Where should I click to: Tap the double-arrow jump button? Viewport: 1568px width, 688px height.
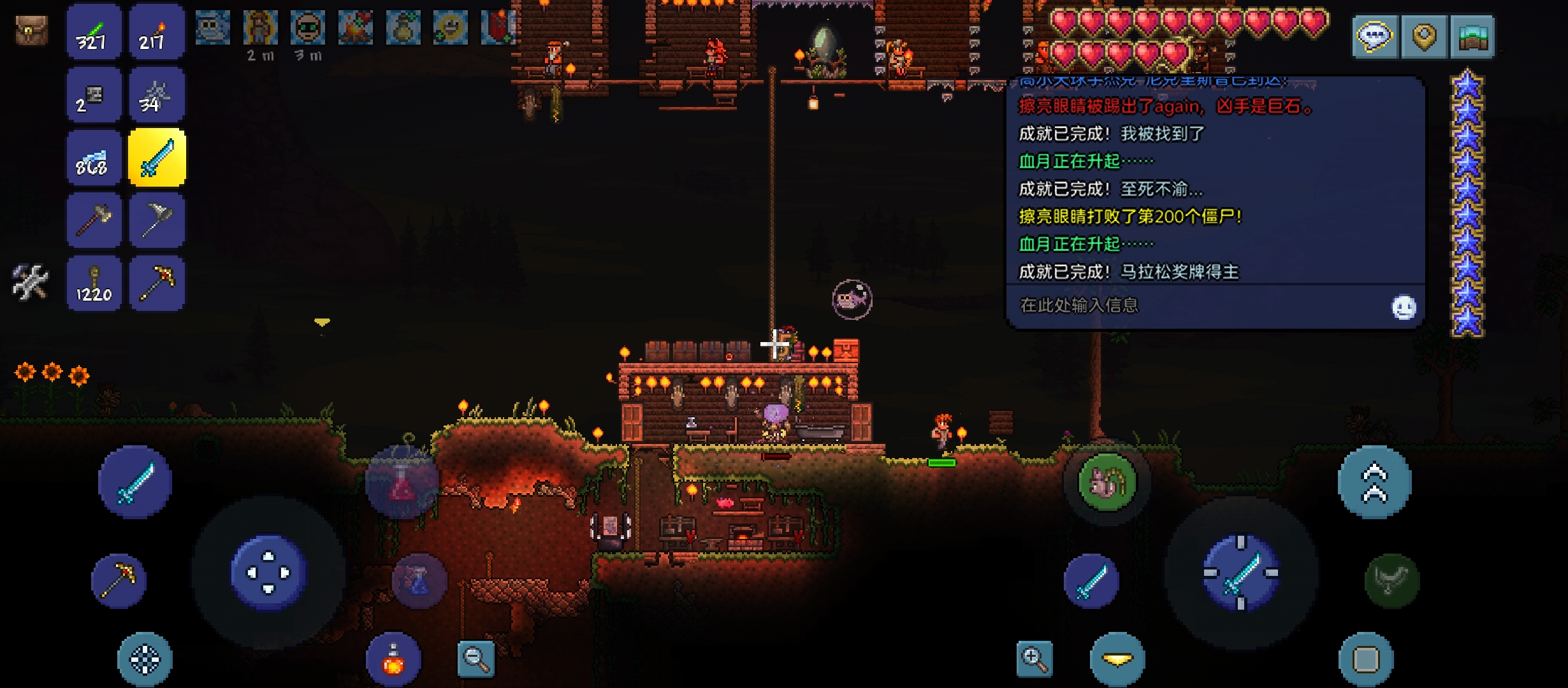[1374, 482]
